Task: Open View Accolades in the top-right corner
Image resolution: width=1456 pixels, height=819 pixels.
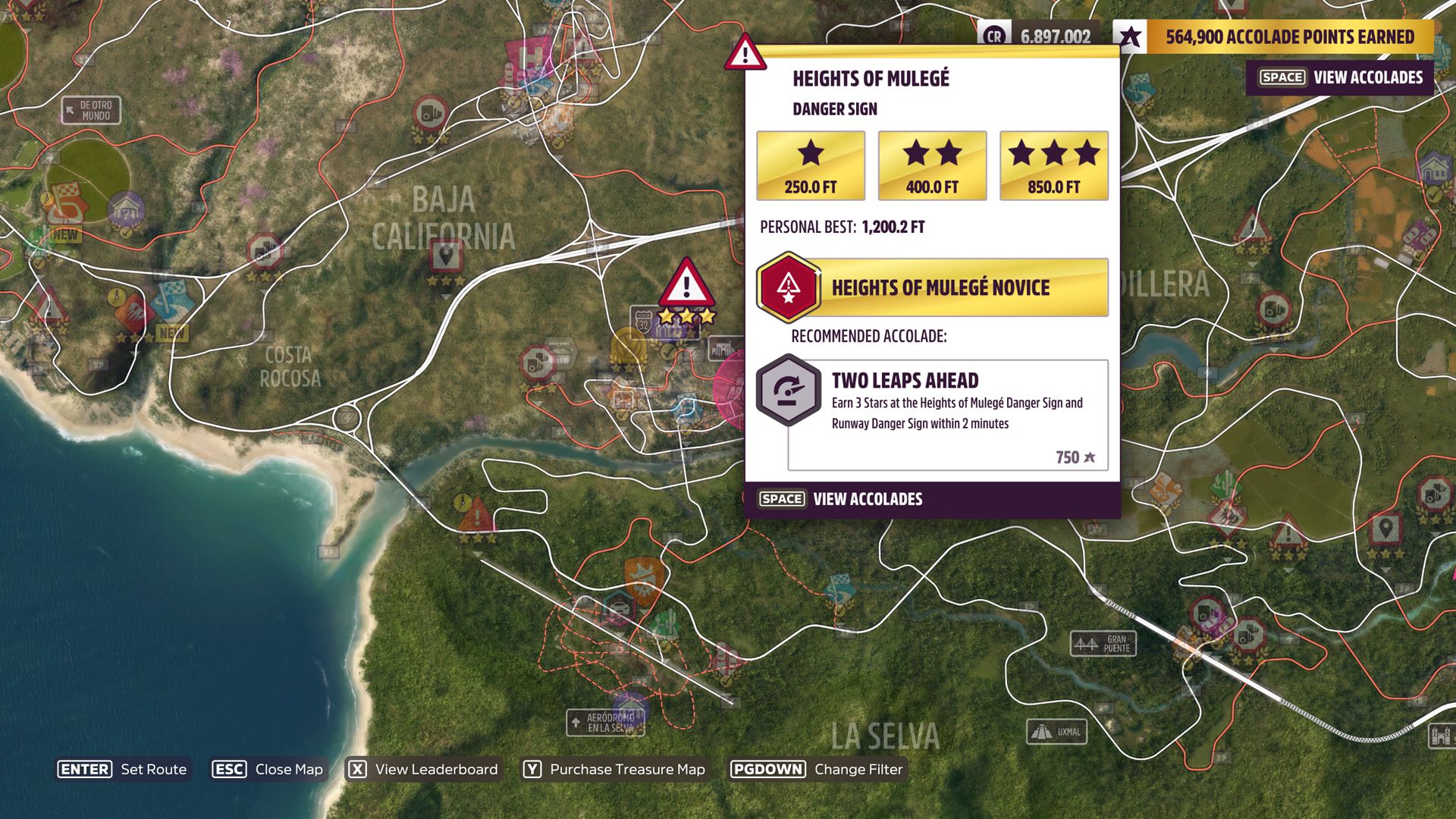Action: click(x=1340, y=77)
